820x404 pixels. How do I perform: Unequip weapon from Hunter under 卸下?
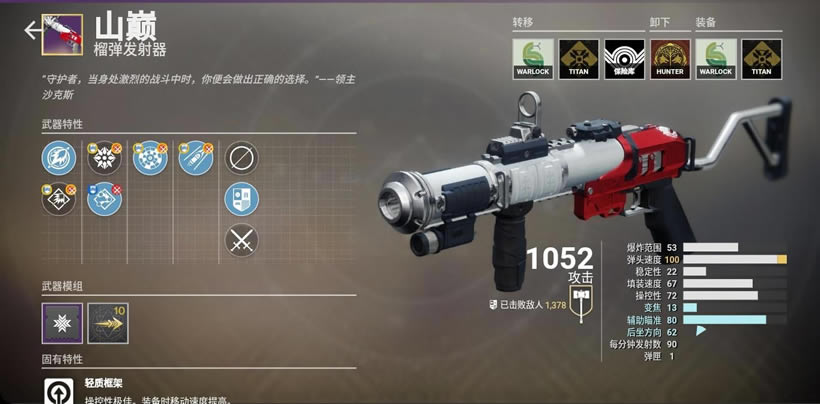(x=670, y=59)
